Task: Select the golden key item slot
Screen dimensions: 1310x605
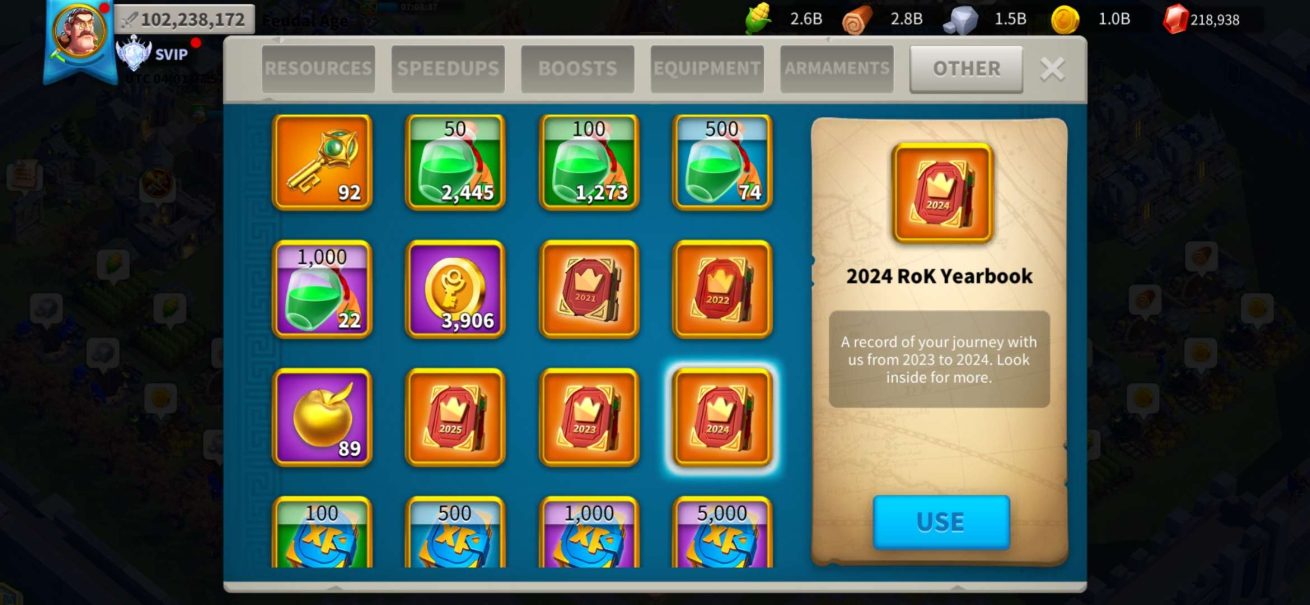Action: (x=322, y=162)
